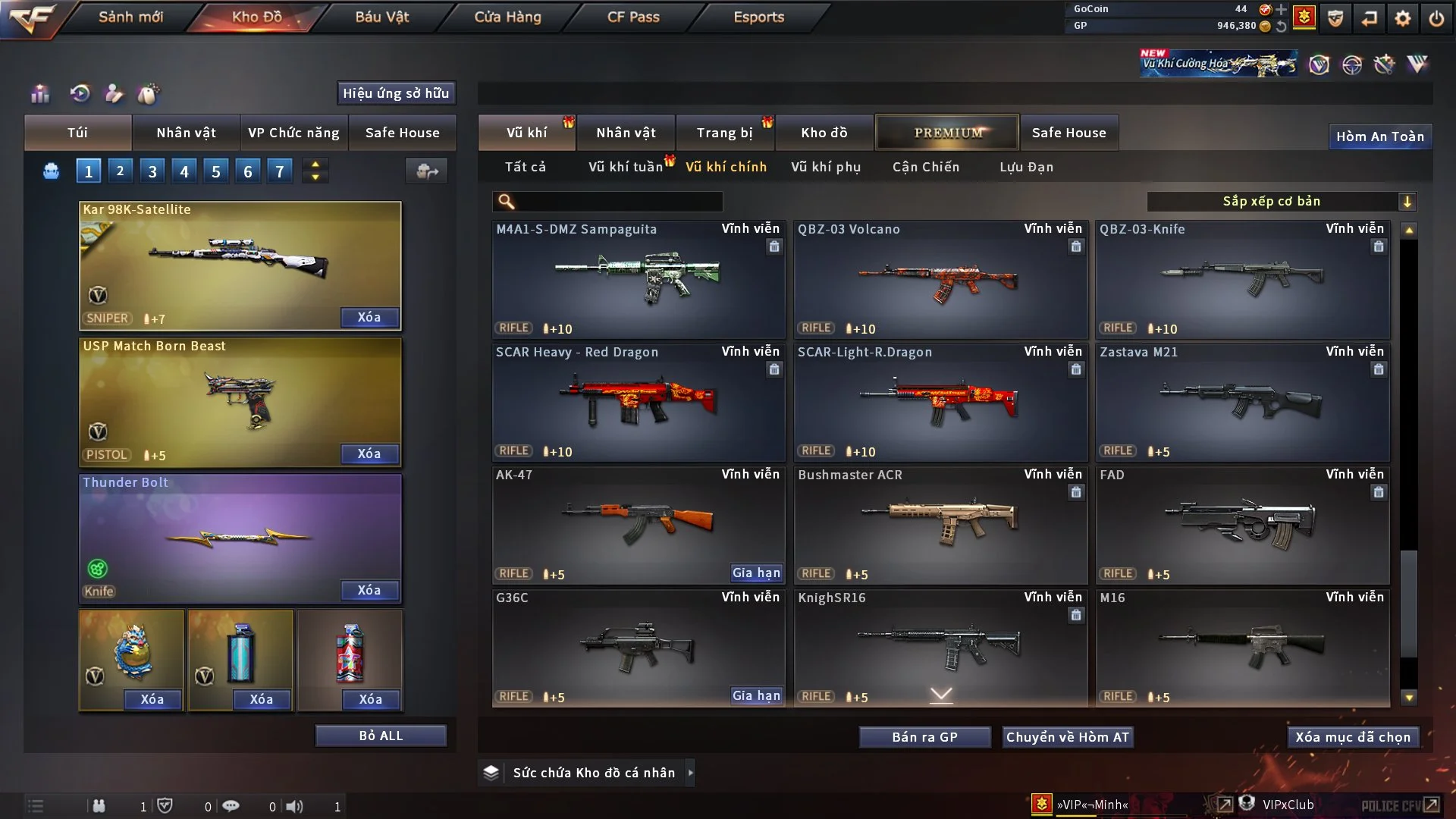Extend the AK-47 with Gia hạn
Screen dimensions: 1456x819
click(x=756, y=573)
